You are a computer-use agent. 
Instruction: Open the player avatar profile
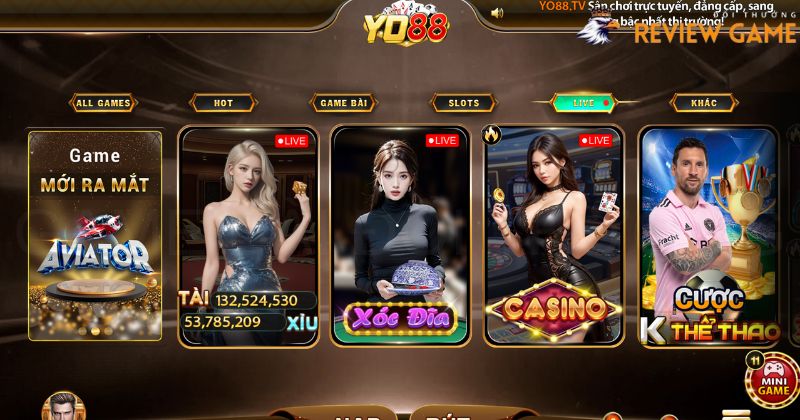point(64,408)
